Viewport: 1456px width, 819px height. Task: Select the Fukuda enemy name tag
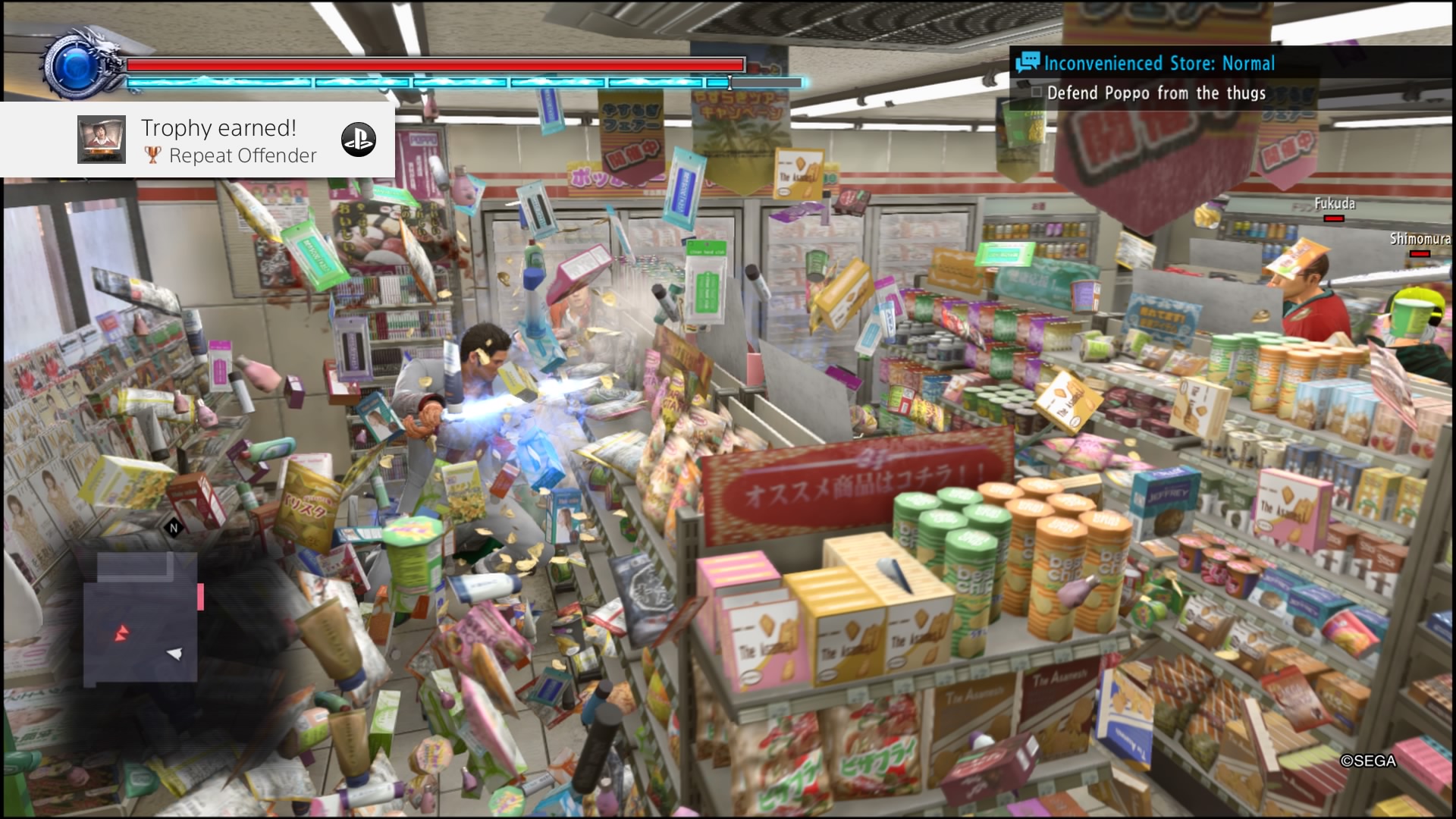tap(1334, 204)
